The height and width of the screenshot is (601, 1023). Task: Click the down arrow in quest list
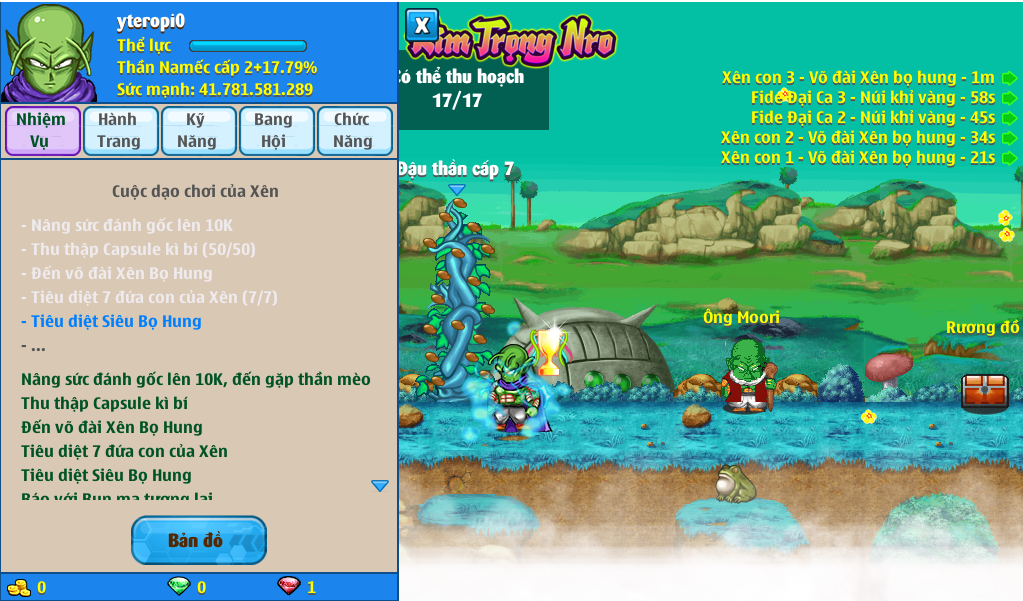click(380, 486)
